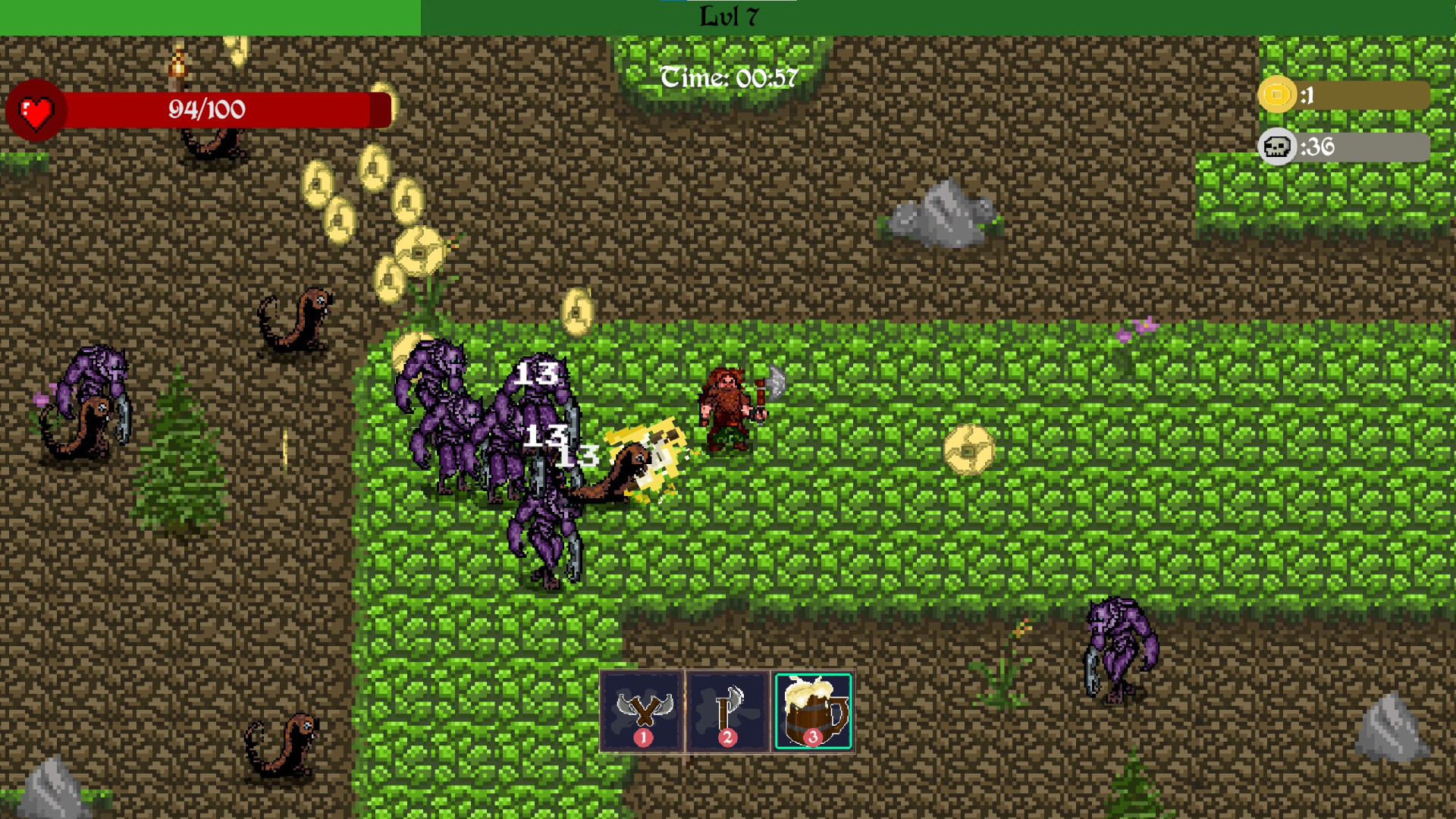The width and height of the screenshot is (1456, 819).
Task: Click the torch icon on the upper wall
Action: coord(178,68)
